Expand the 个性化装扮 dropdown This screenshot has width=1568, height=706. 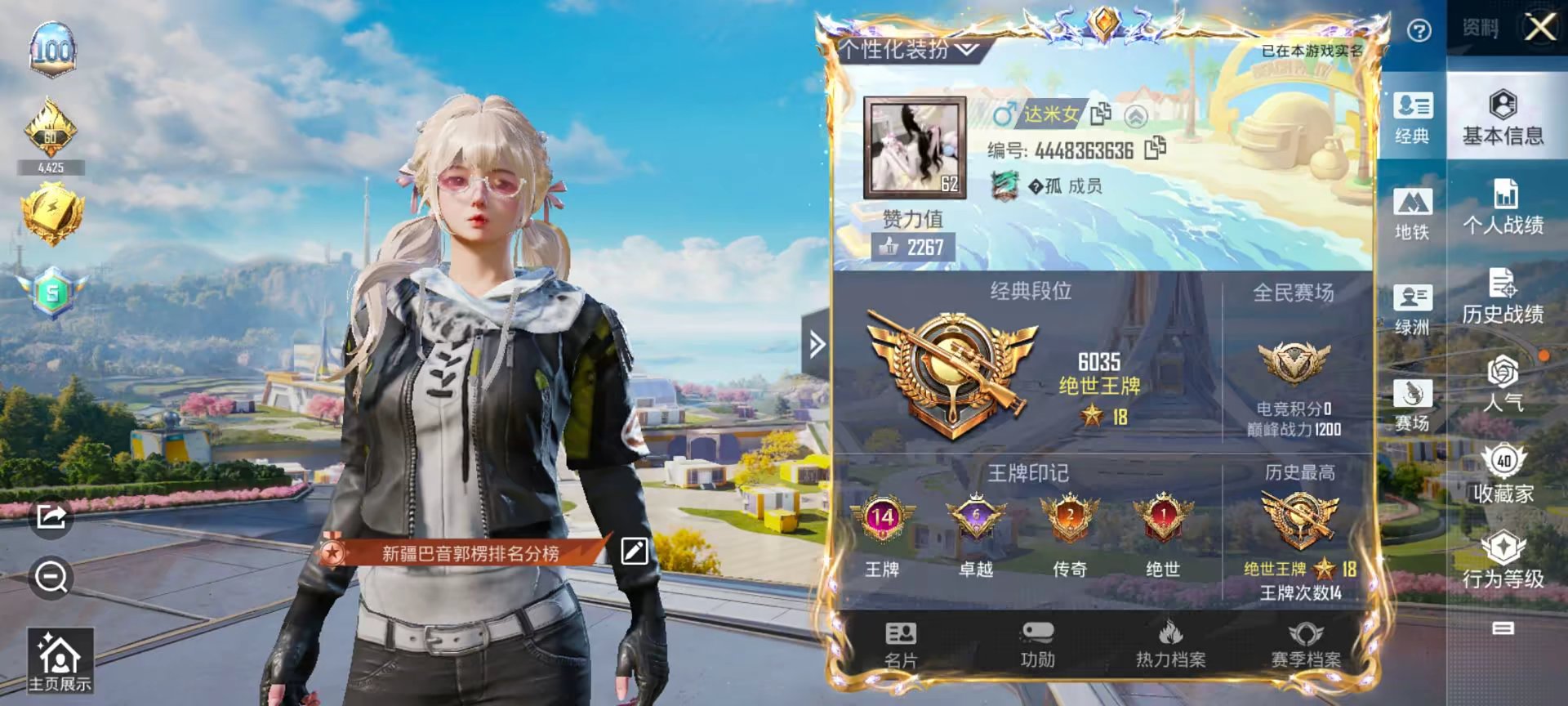pos(905,48)
